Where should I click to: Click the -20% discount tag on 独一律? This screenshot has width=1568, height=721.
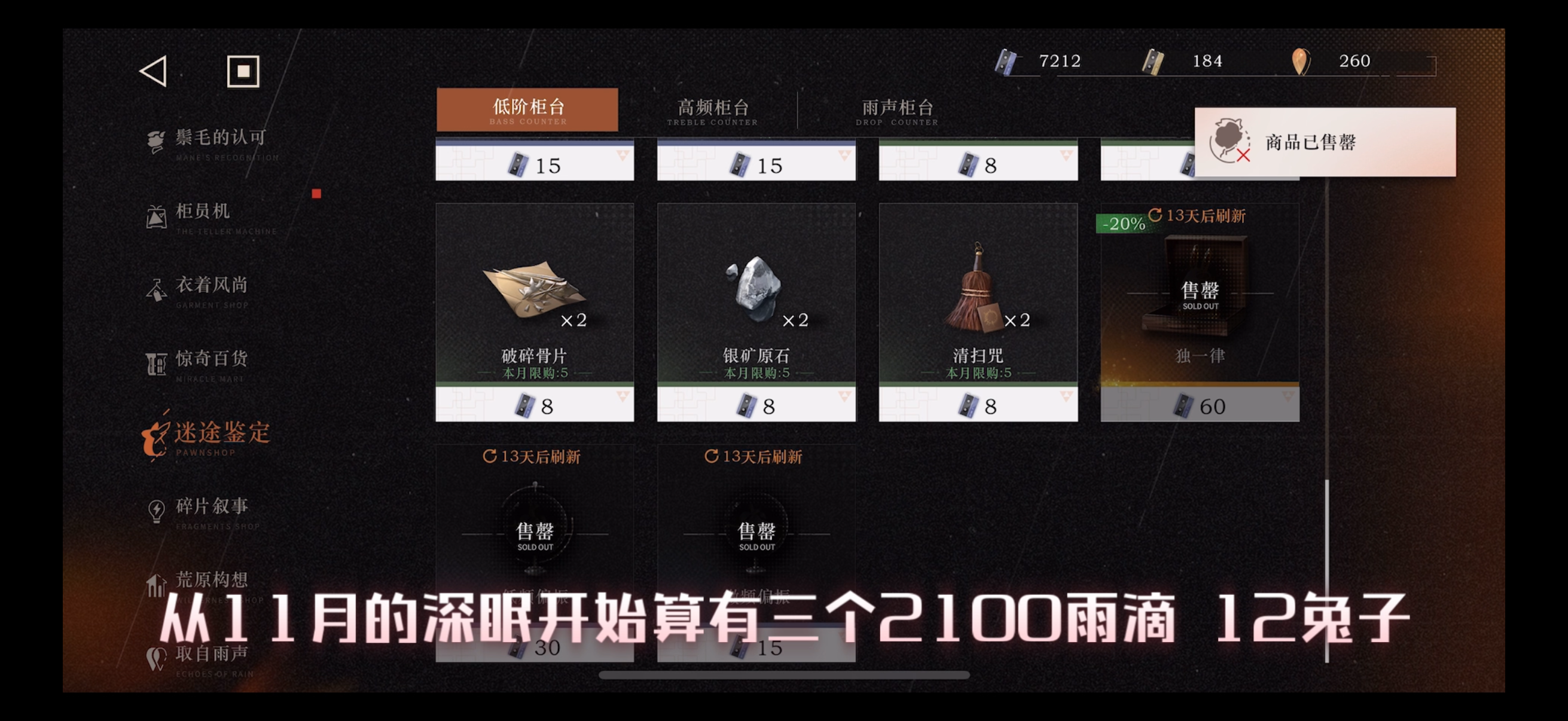tap(1122, 224)
